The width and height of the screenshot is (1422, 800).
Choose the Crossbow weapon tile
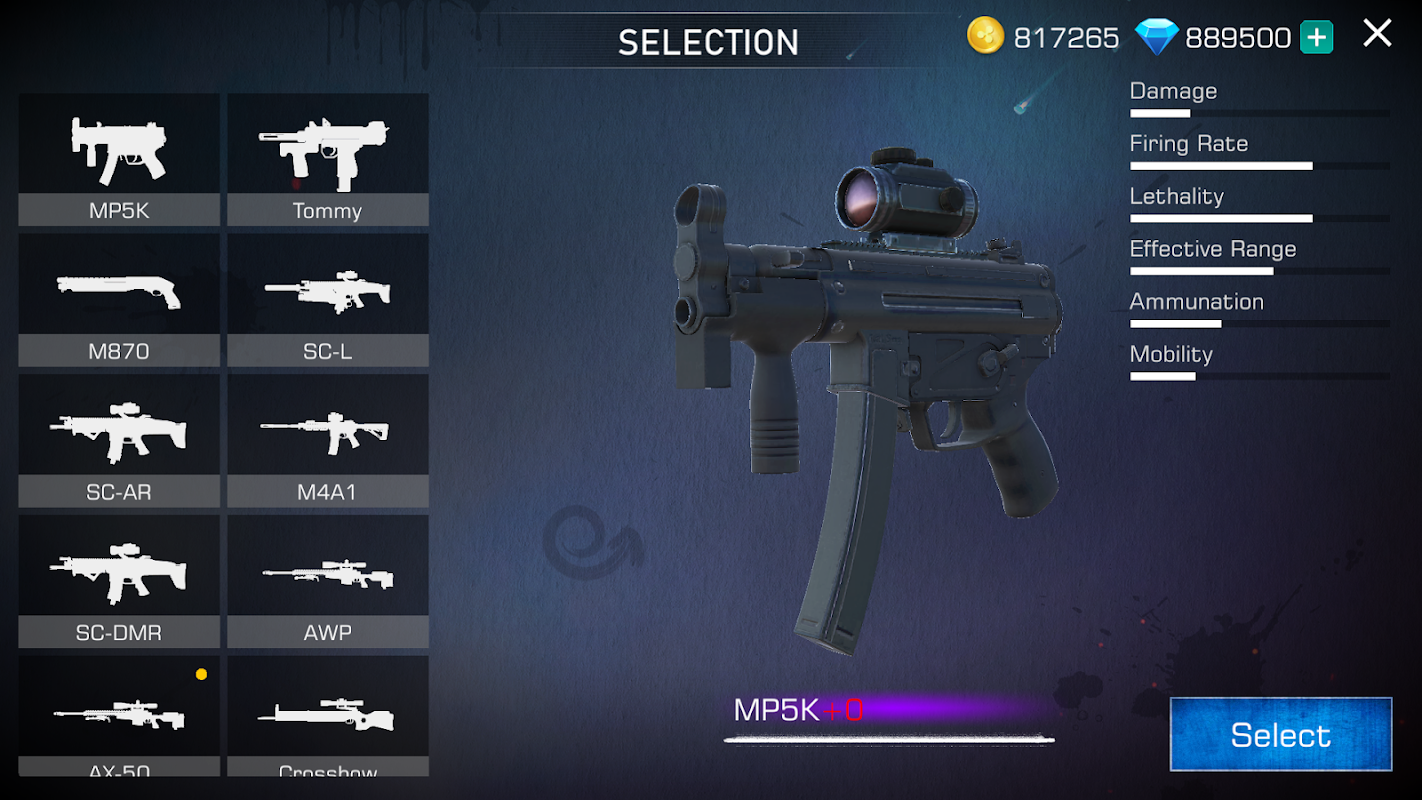point(328,716)
